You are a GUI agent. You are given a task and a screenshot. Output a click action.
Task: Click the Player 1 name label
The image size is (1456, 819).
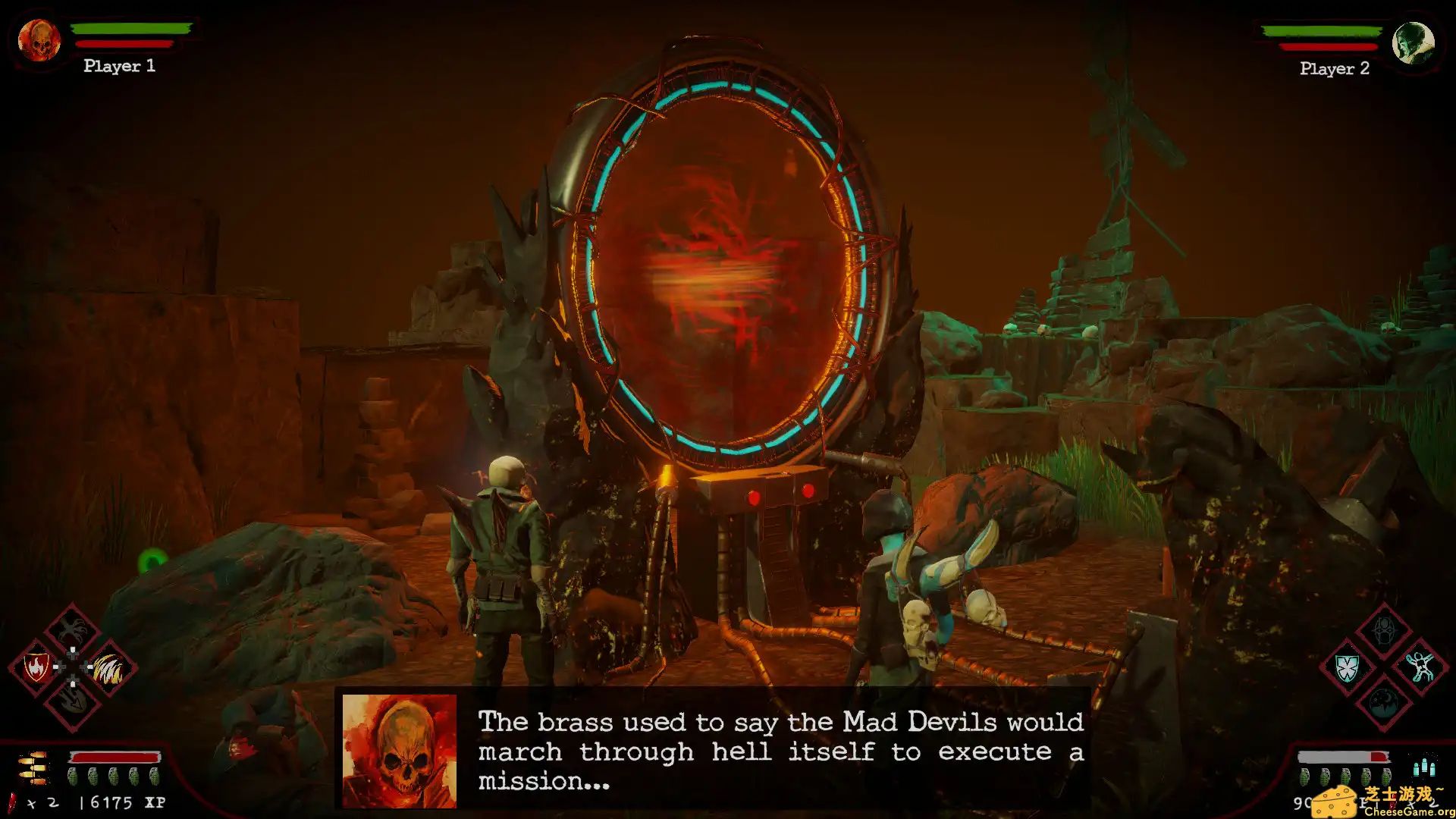[x=119, y=67]
